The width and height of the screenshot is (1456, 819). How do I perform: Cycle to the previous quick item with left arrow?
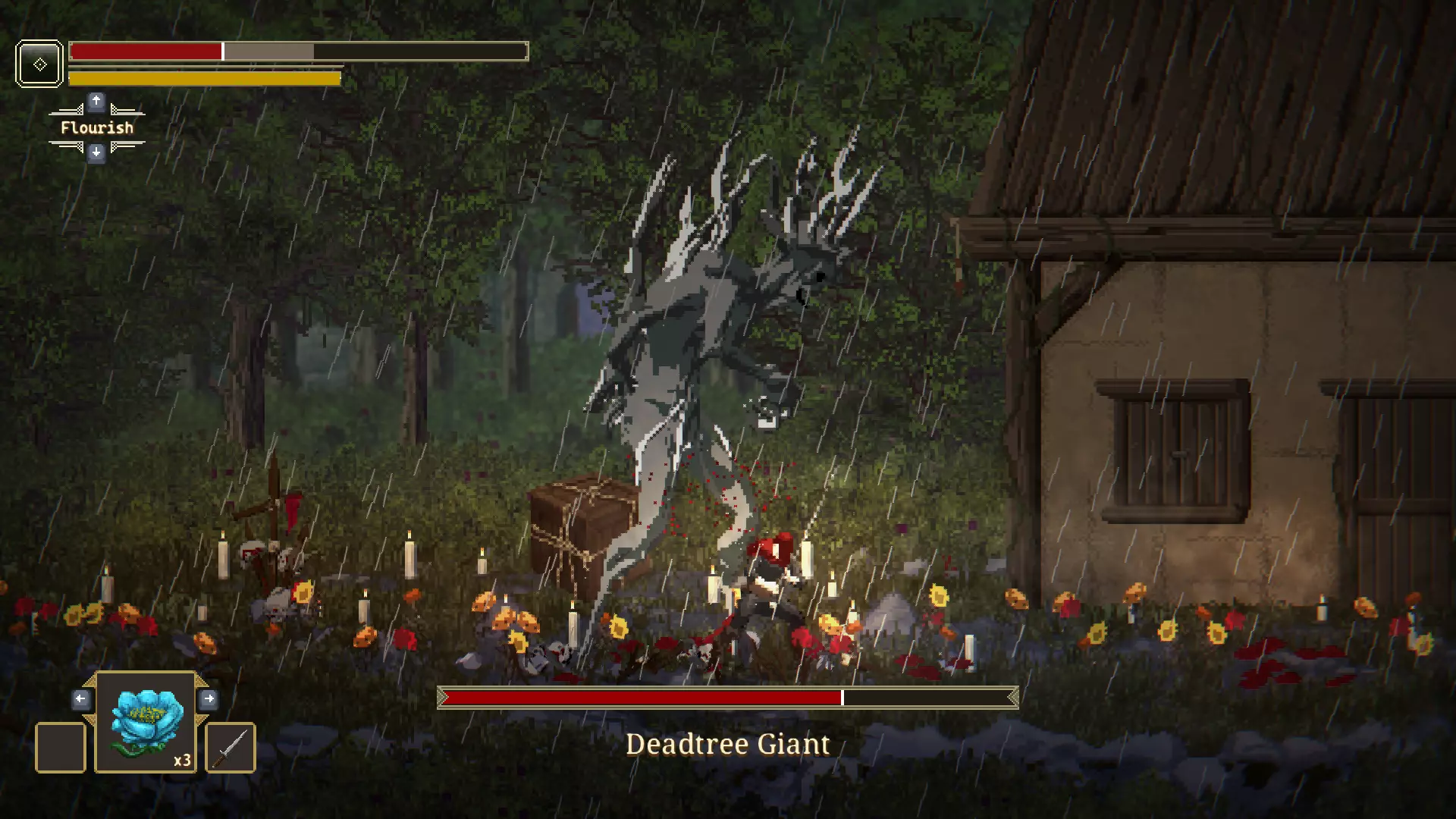click(x=82, y=699)
